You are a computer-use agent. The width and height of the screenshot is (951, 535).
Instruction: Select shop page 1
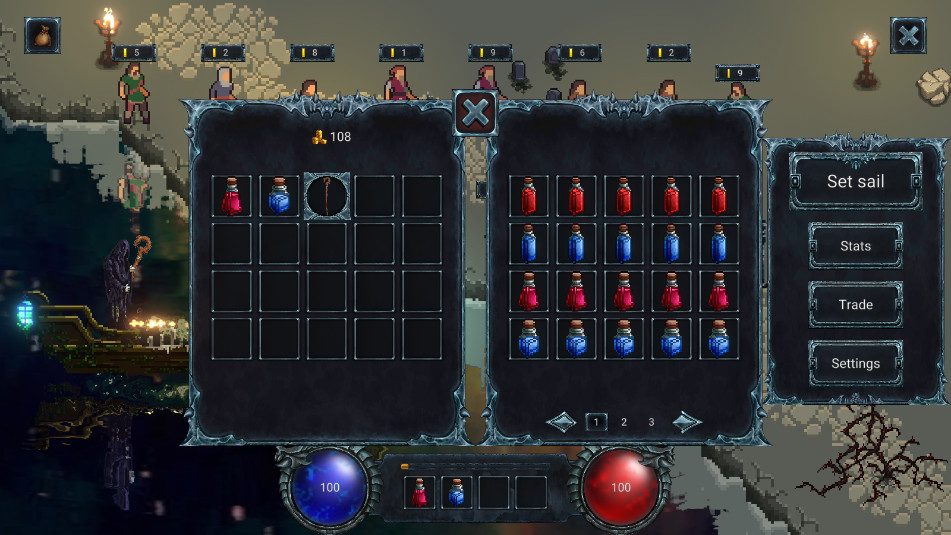point(596,422)
